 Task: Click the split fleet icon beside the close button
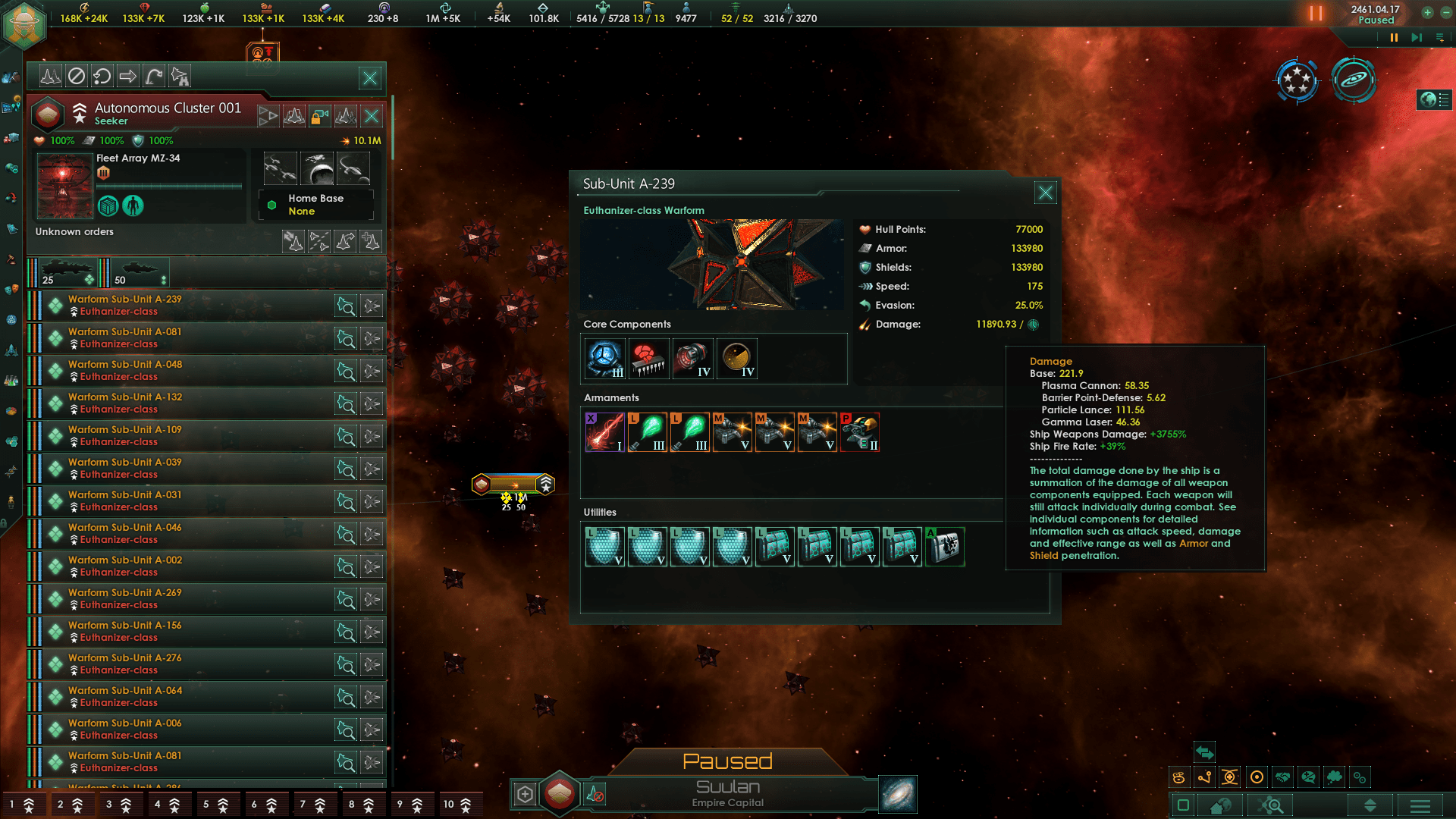click(x=345, y=117)
